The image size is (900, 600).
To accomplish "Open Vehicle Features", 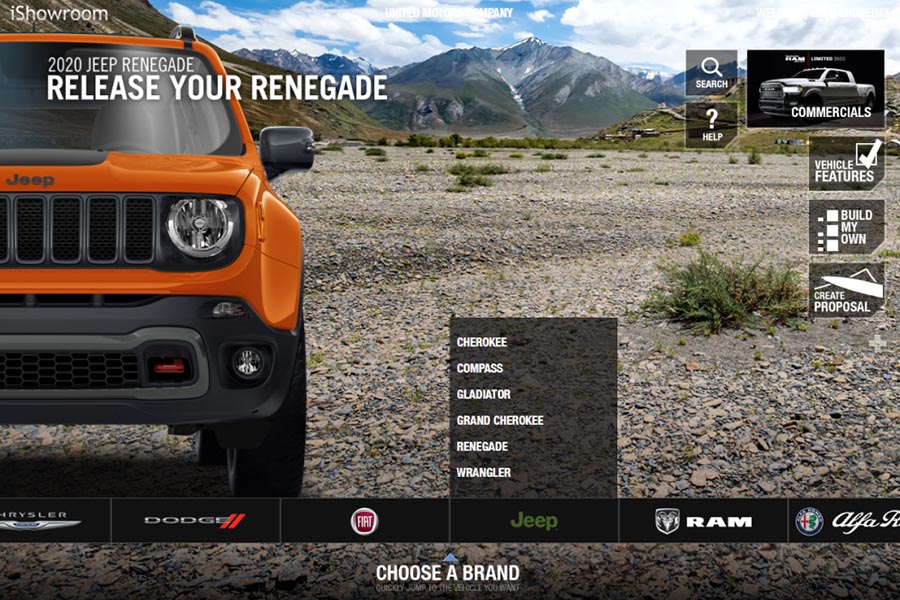I will tap(846, 163).
